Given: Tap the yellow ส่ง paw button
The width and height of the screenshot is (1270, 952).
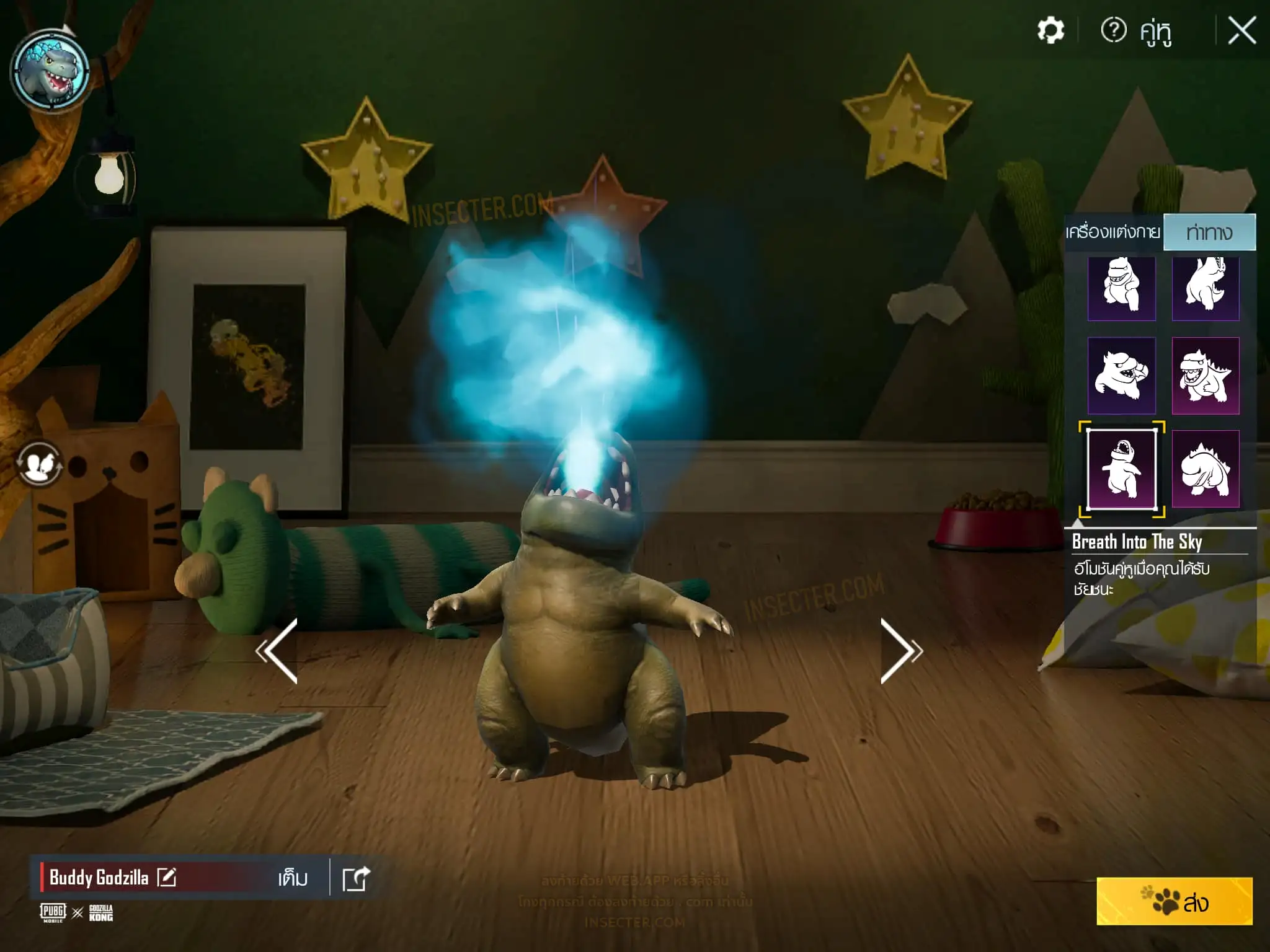Looking at the screenshot, I should click(x=1174, y=901).
